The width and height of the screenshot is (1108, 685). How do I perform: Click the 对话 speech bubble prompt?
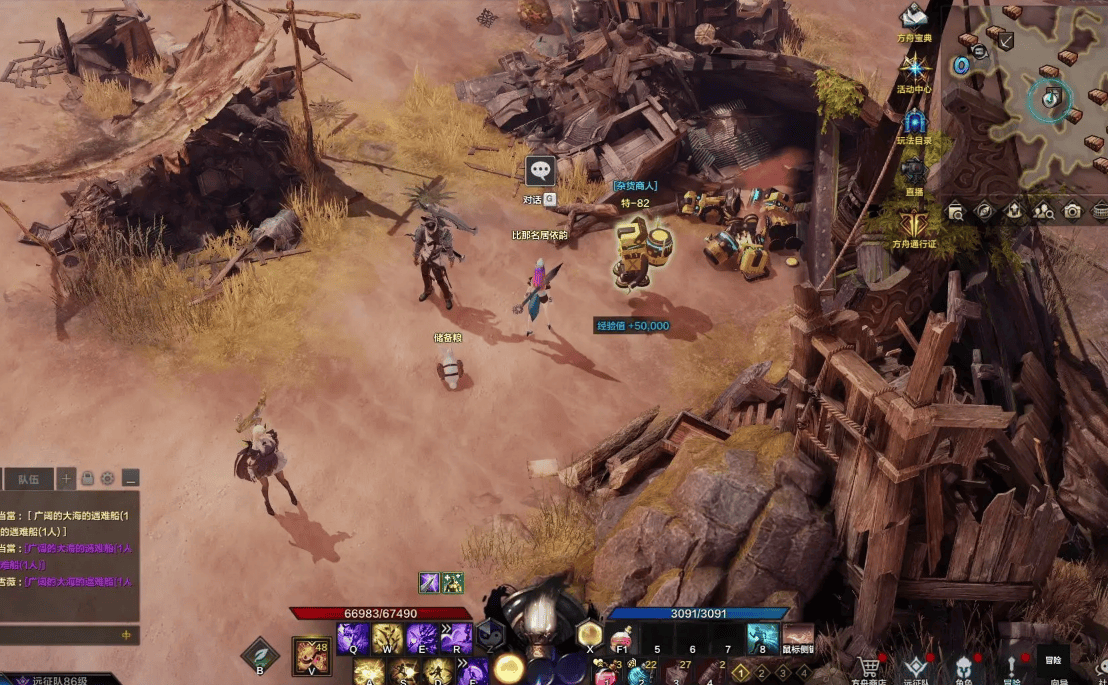point(540,171)
